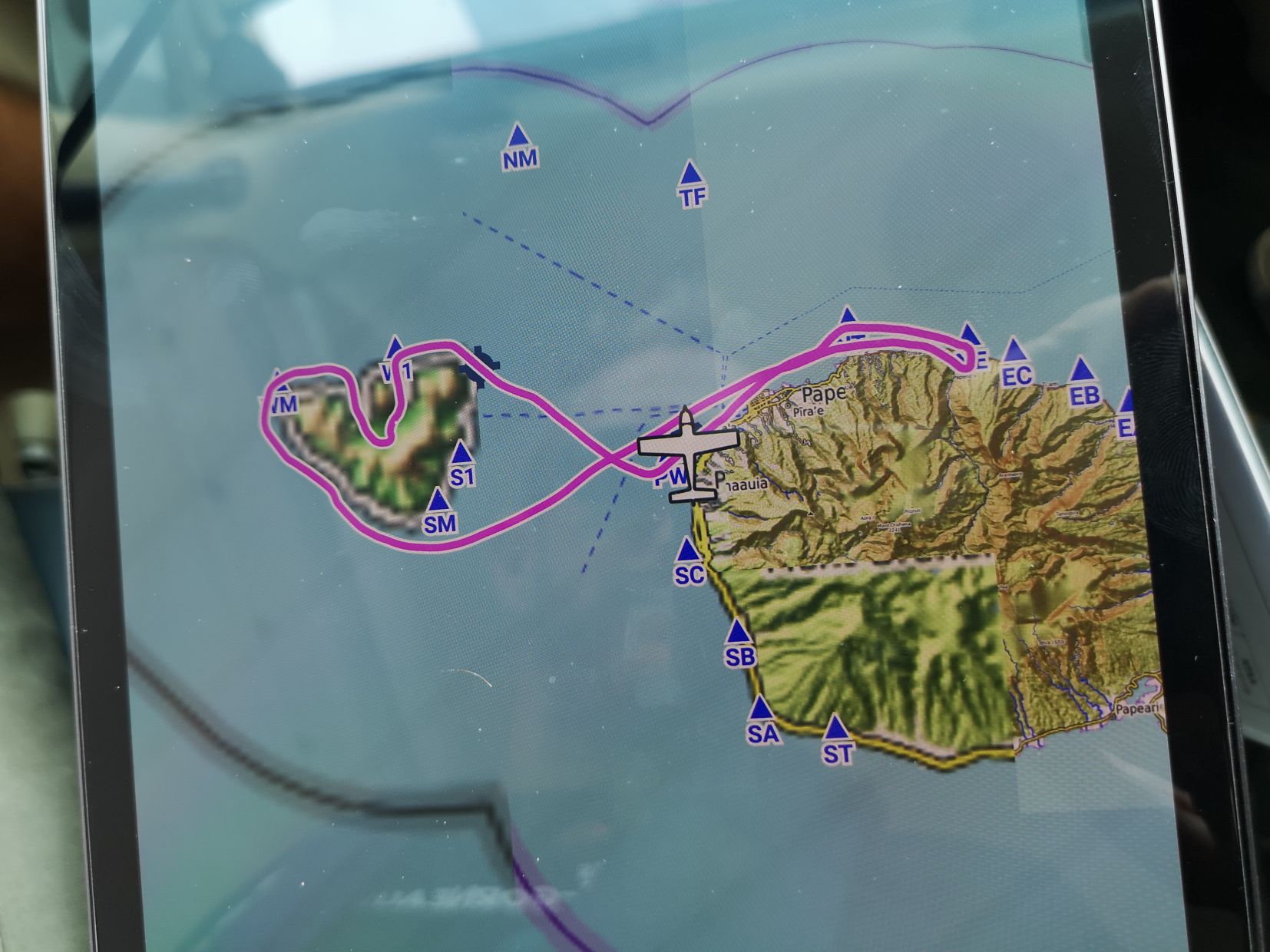
Task: Pick the SB waypoint marker
Action: (x=738, y=633)
